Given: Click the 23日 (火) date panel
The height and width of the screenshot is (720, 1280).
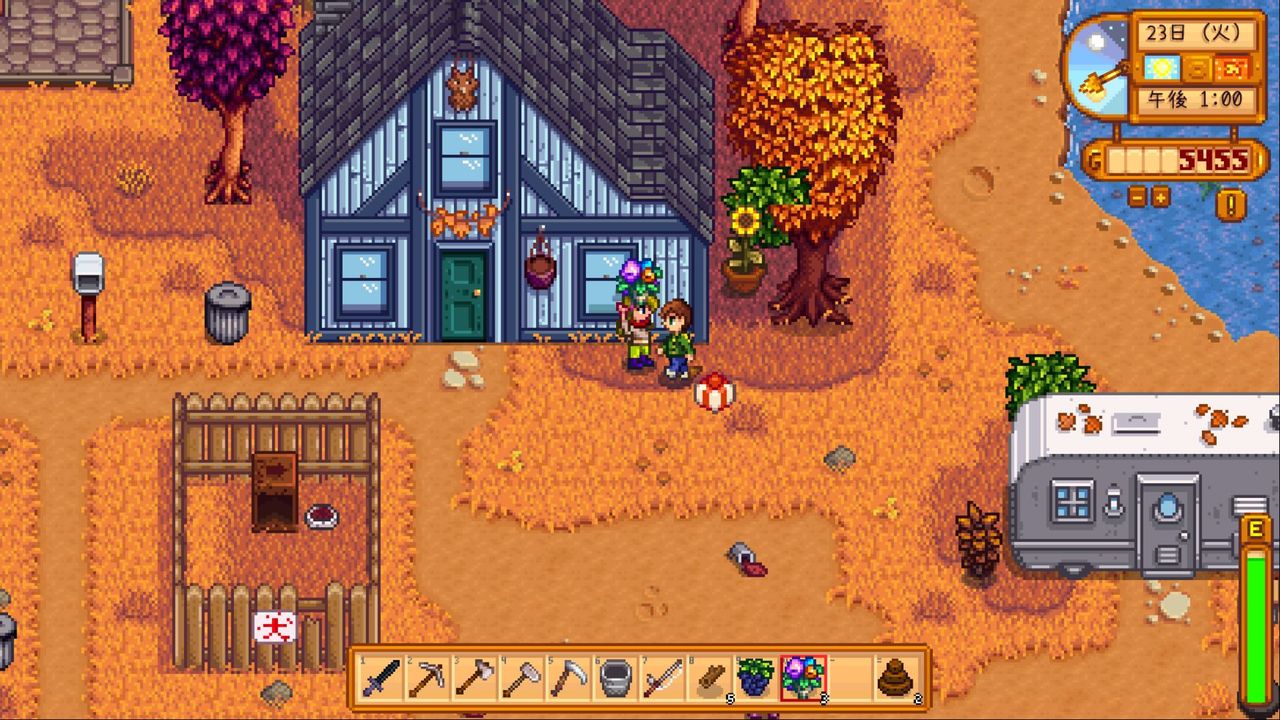Looking at the screenshot, I should pos(1194,32).
